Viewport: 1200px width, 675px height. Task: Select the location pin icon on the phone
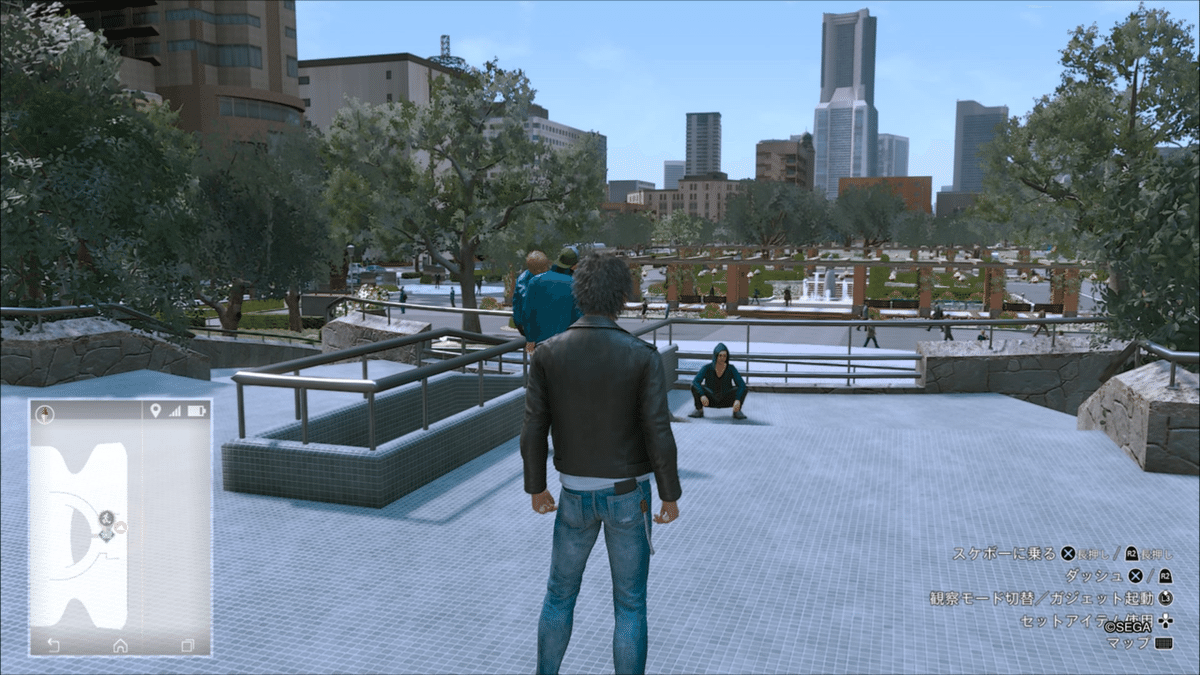click(x=155, y=410)
